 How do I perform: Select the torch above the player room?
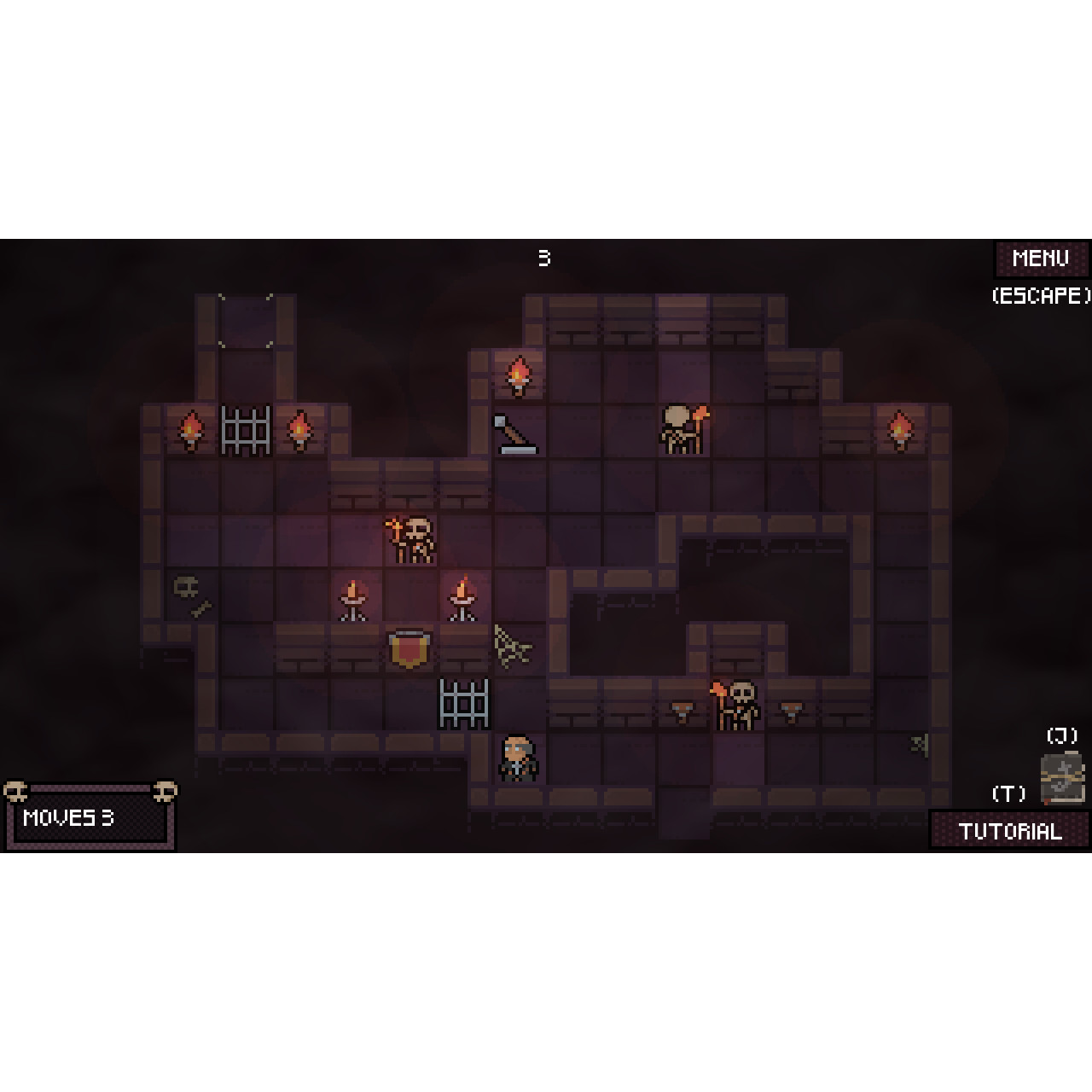click(x=516, y=375)
